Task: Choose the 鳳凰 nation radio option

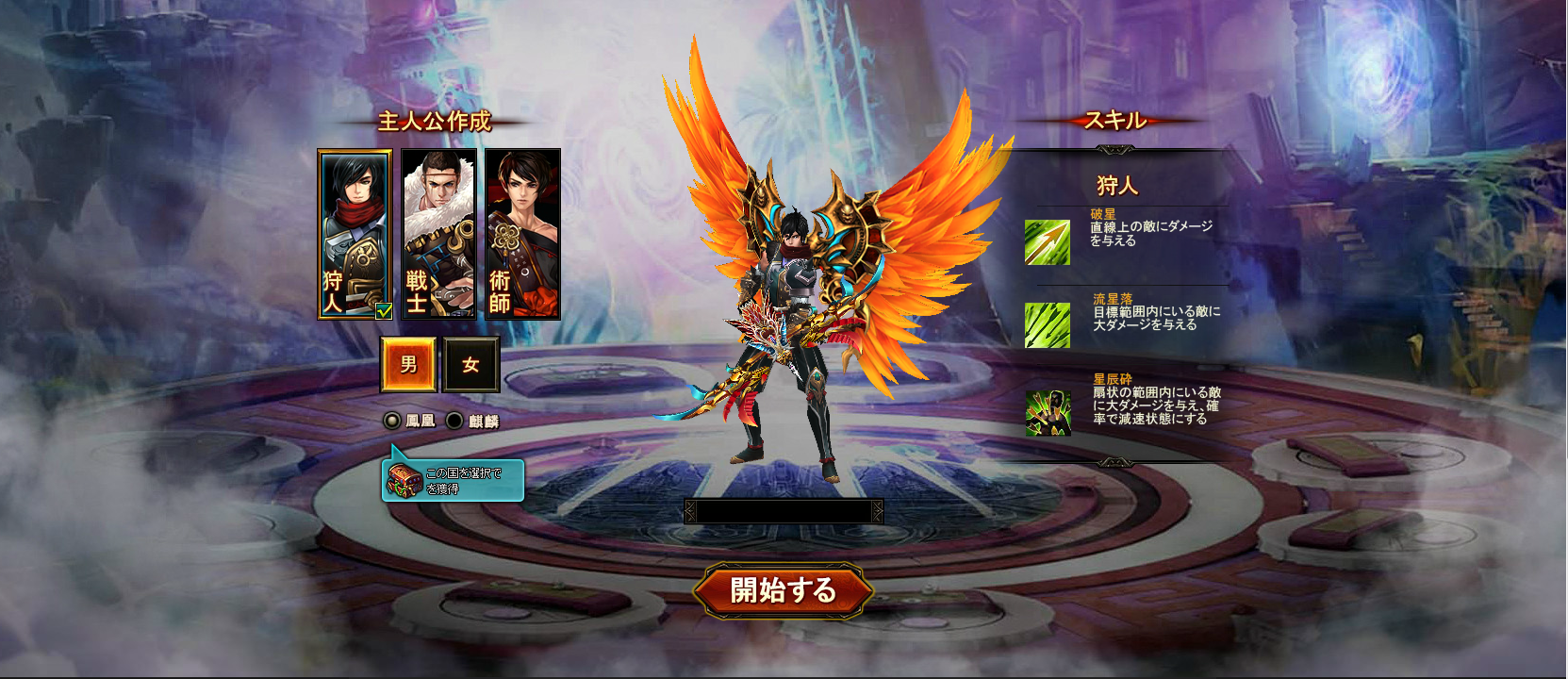Action: [392, 421]
